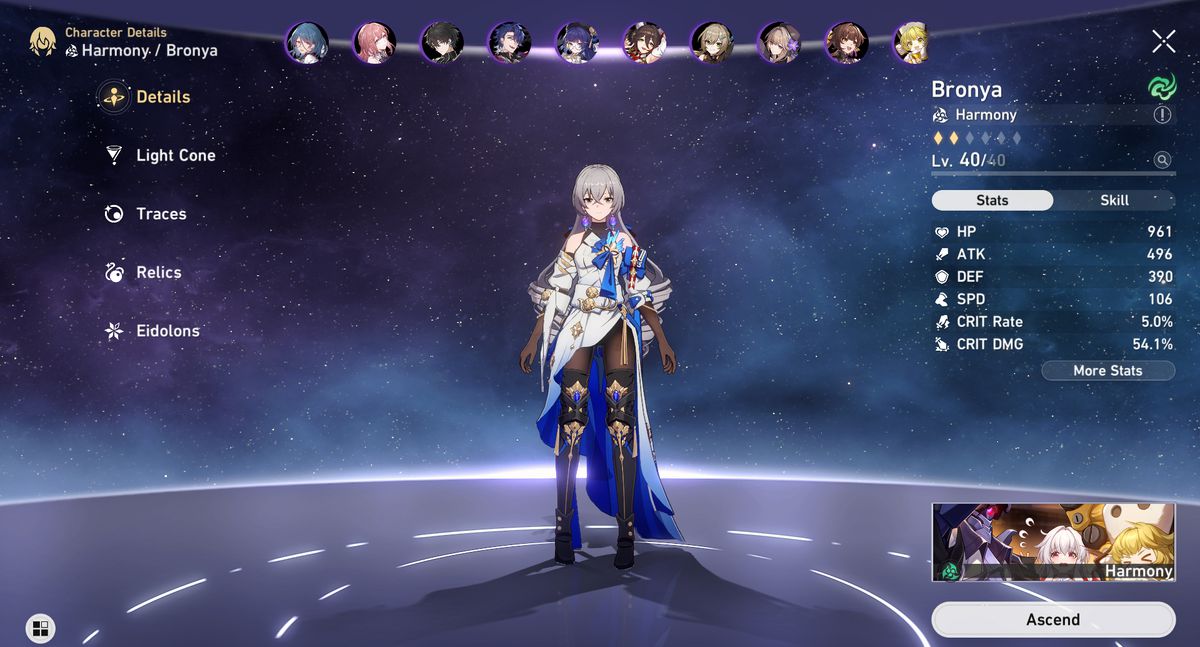Viewport: 1200px width, 647px height.
Task: Open the Light Cone menu
Action: tap(175, 155)
